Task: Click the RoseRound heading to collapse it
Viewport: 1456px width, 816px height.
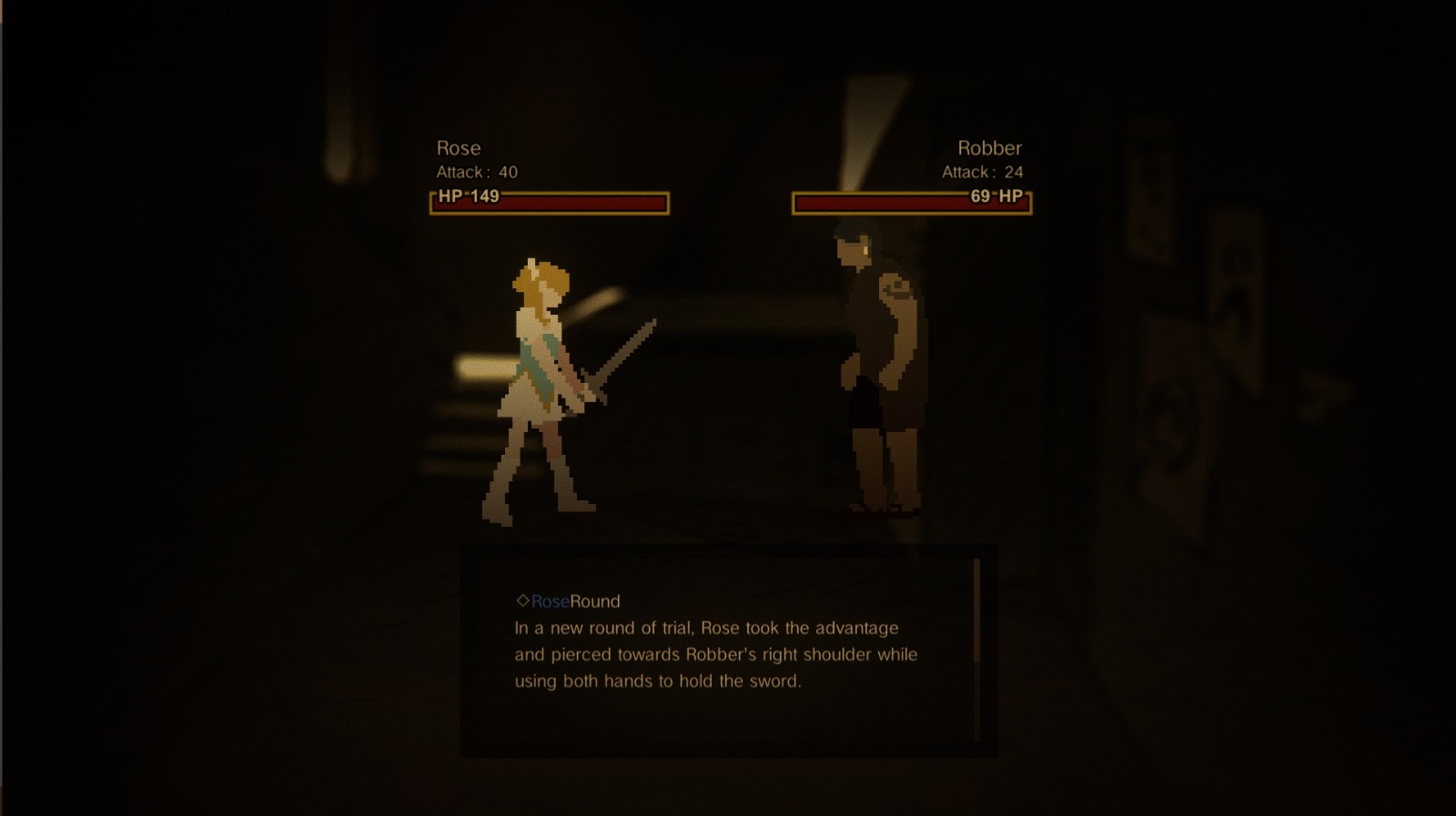Action: [x=564, y=600]
